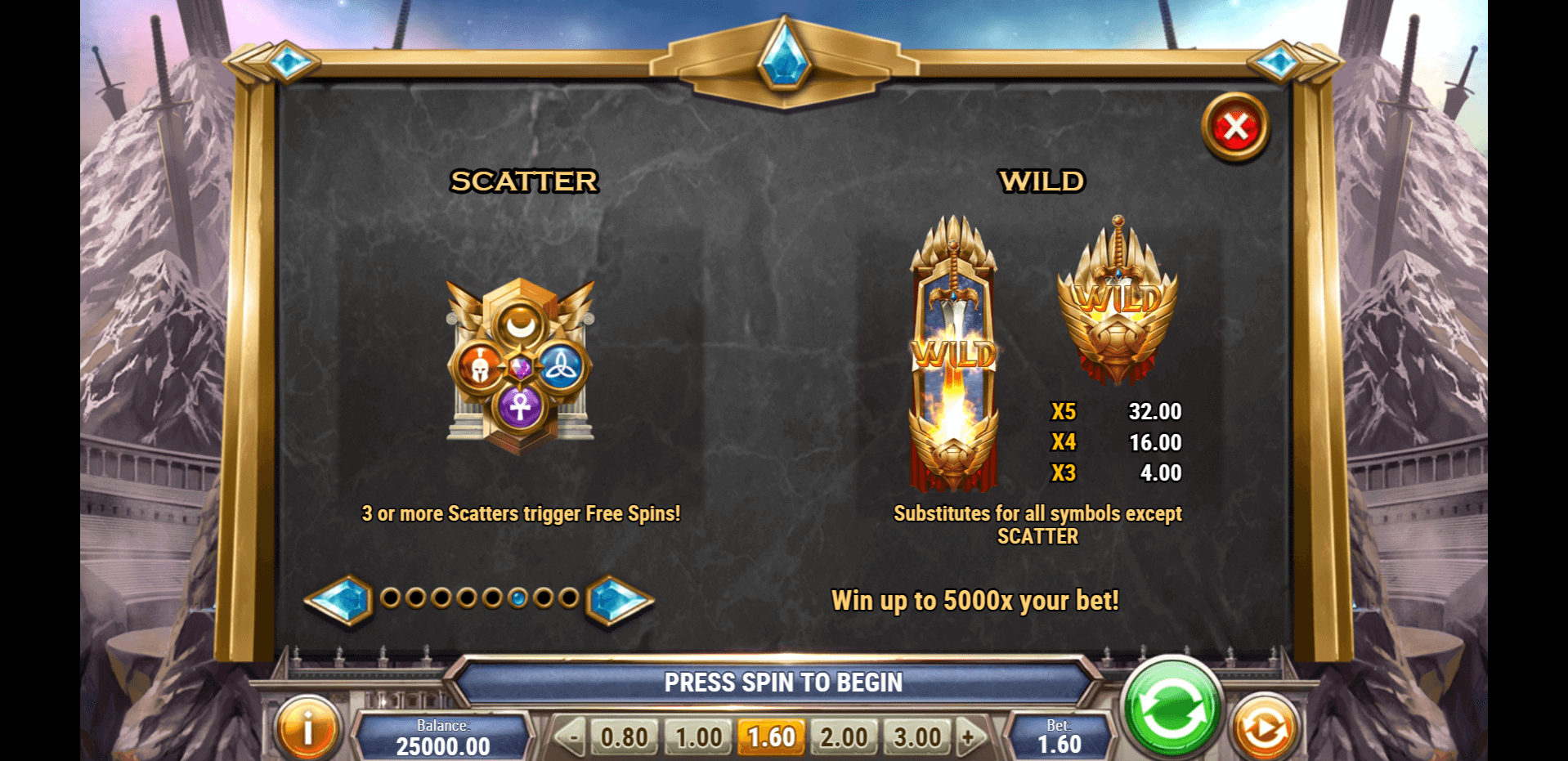Screen dimensions: 1568x761
Task: Select the highlighted 1.60 bet value
Action: coord(771,737)
